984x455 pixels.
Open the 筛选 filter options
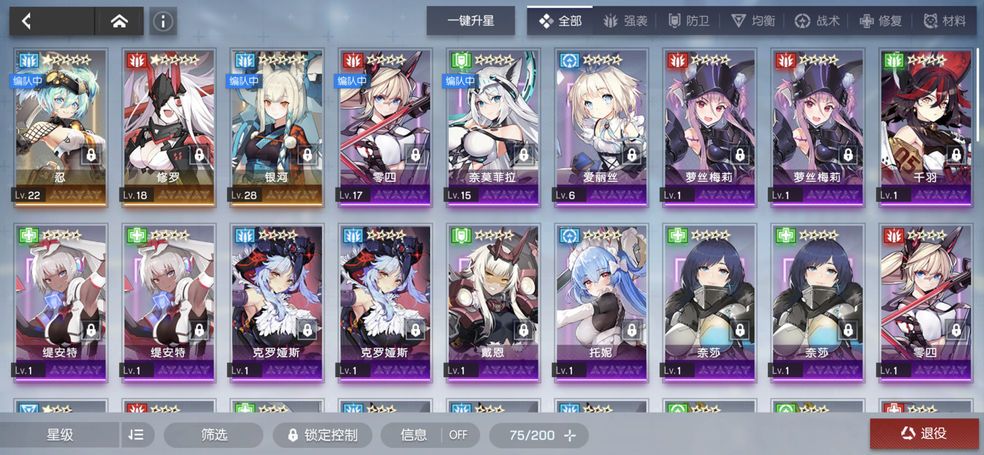click(214, 435)
